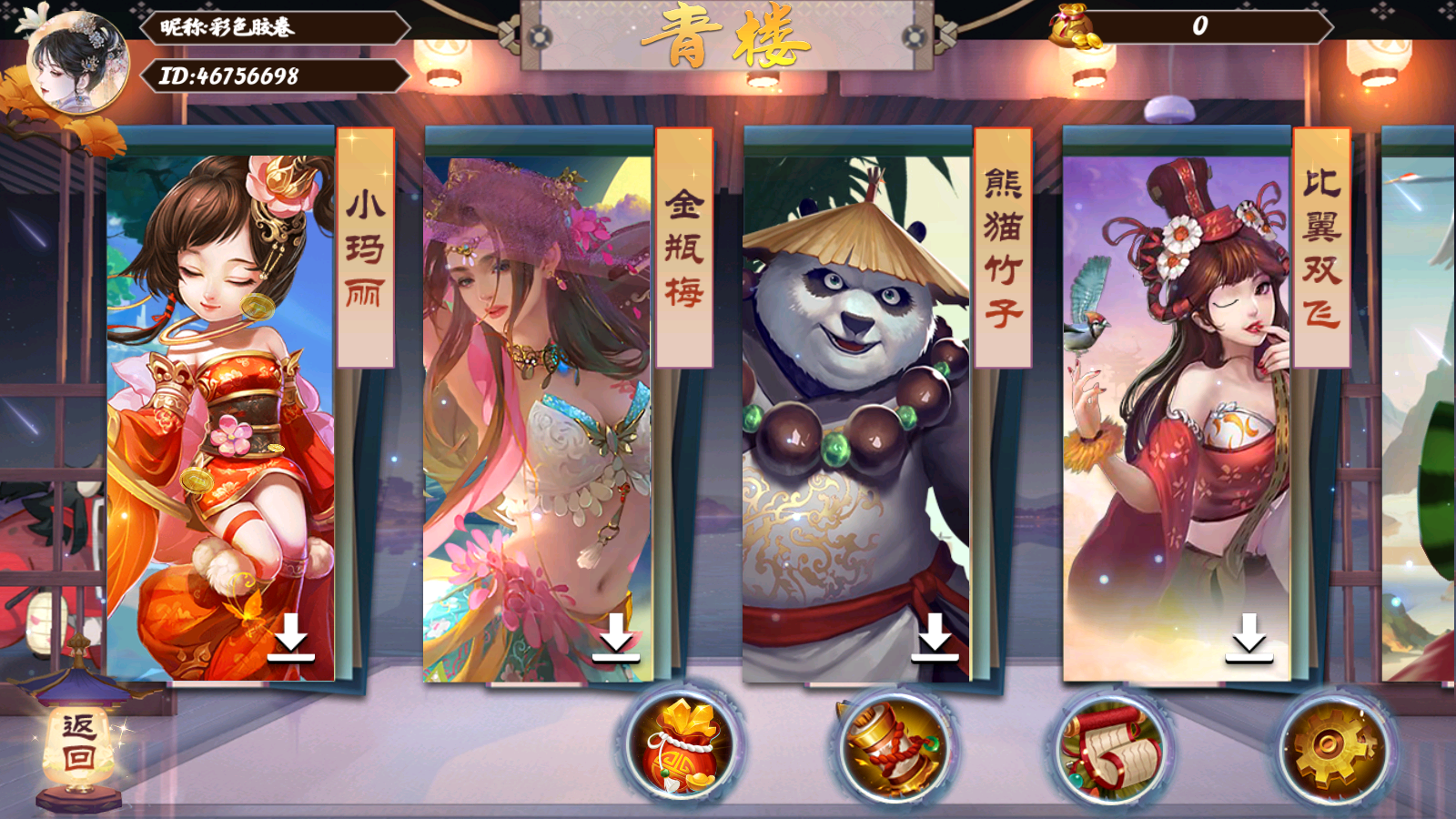Download the 金瓶梅 game via arrow icon

pyautogui.click(x=616, y=637)
